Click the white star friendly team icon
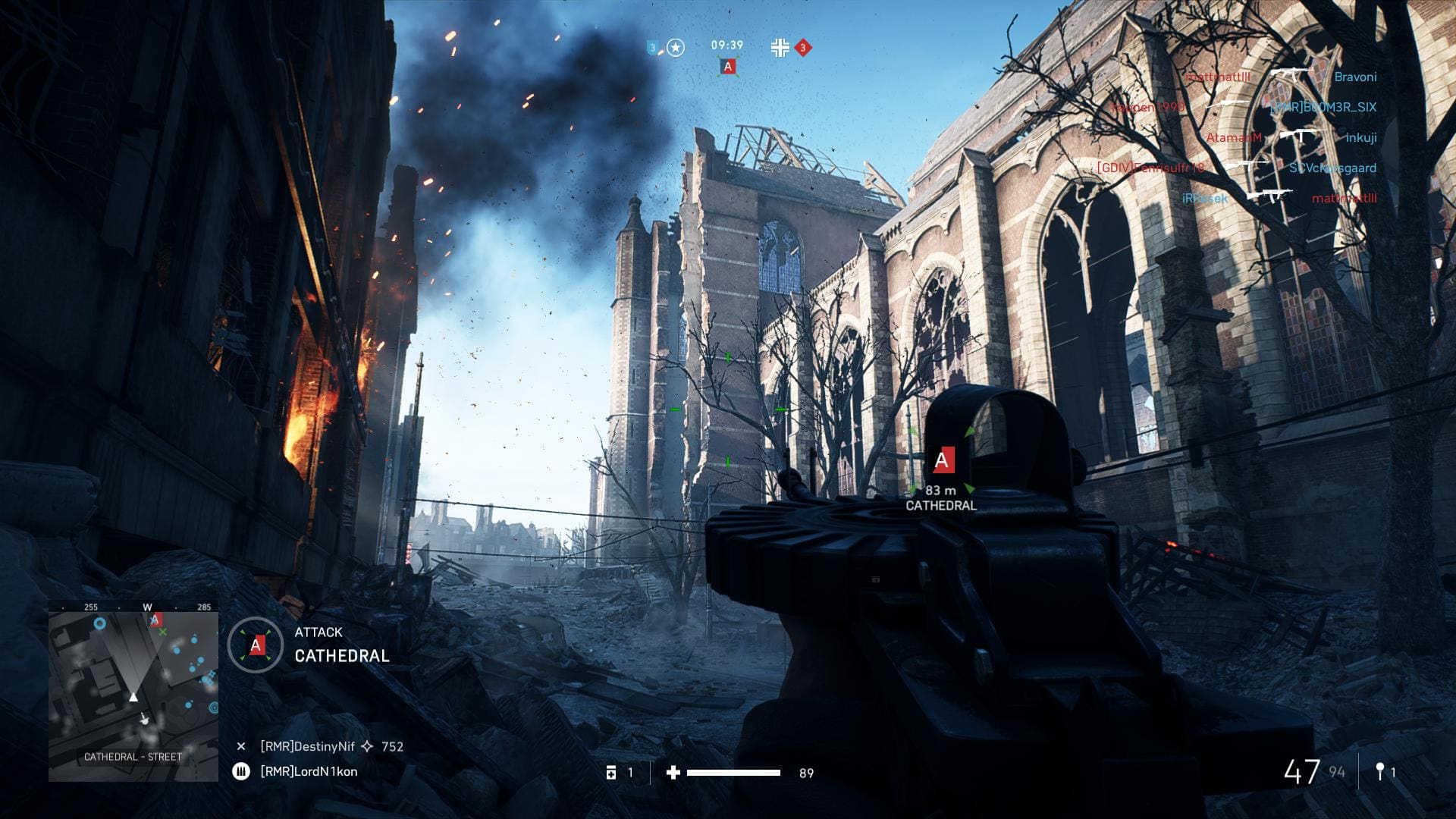 [676, 48]
